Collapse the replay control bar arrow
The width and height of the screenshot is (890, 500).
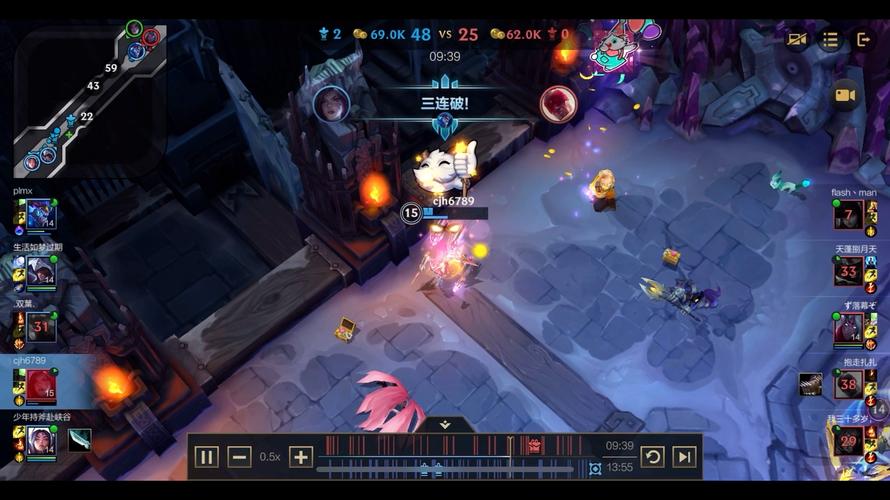tap(445, 424)
